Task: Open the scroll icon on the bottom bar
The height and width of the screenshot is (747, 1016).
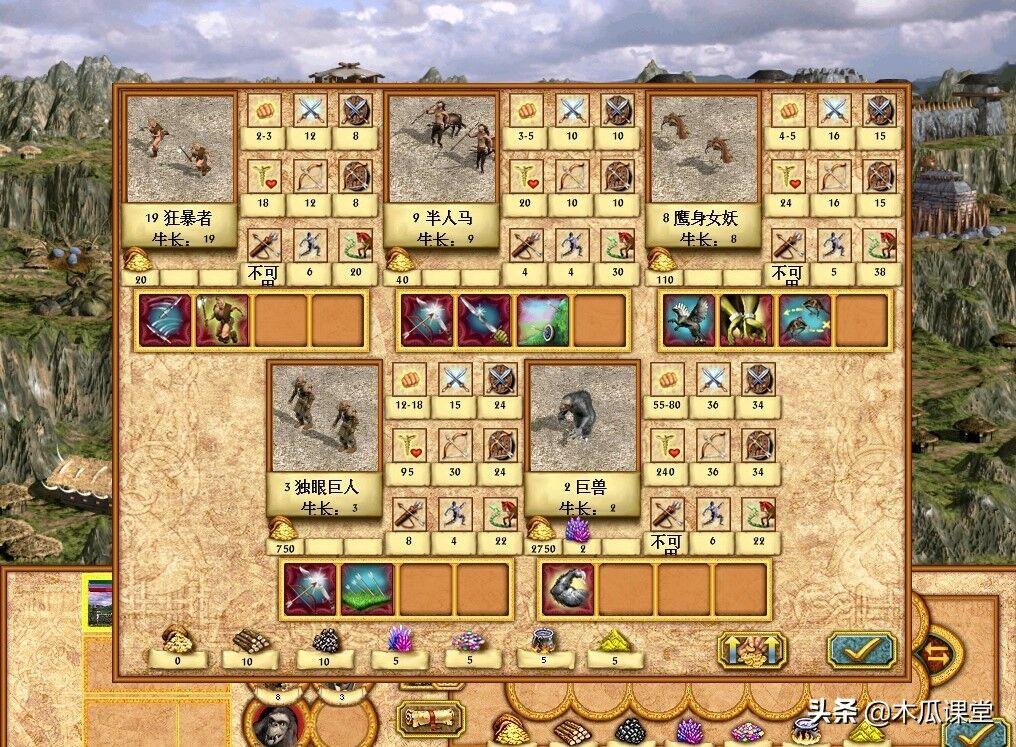Action: point(431,718)
